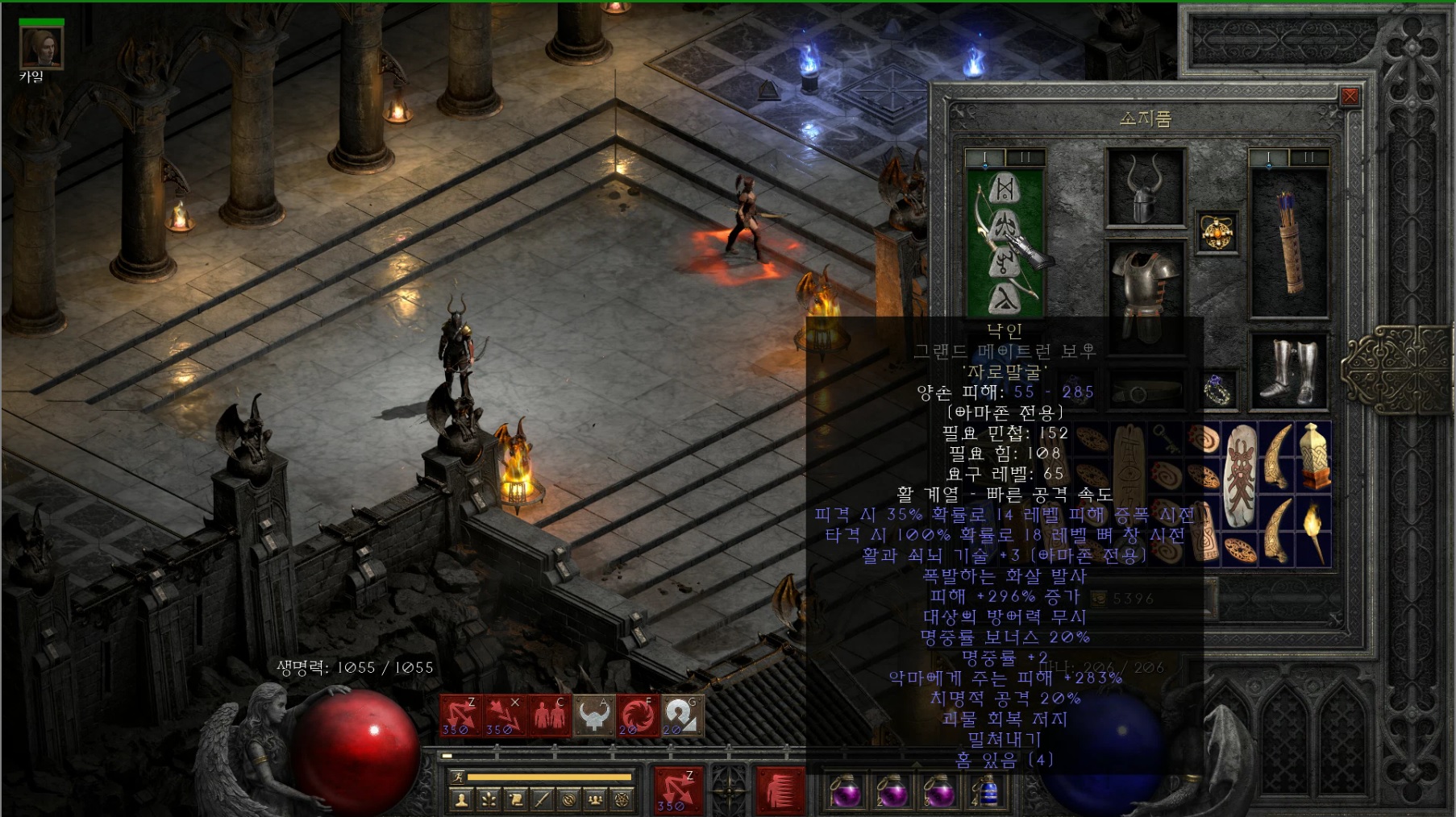Viewport: 1456px width, 817px height.
Task: Open the right-click skill slot with spiked figure
Action: pyautogui.click(x=780, y=788)
